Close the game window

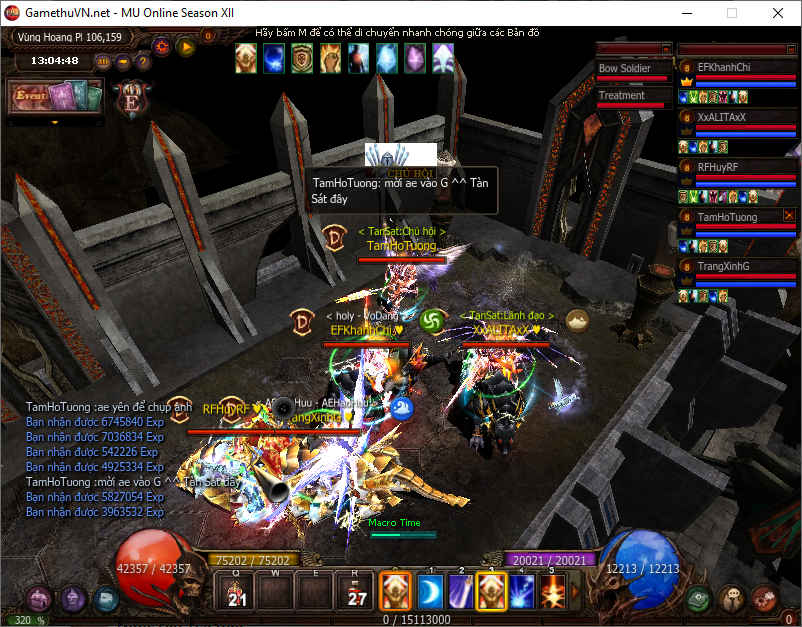[x=777, y=14]
